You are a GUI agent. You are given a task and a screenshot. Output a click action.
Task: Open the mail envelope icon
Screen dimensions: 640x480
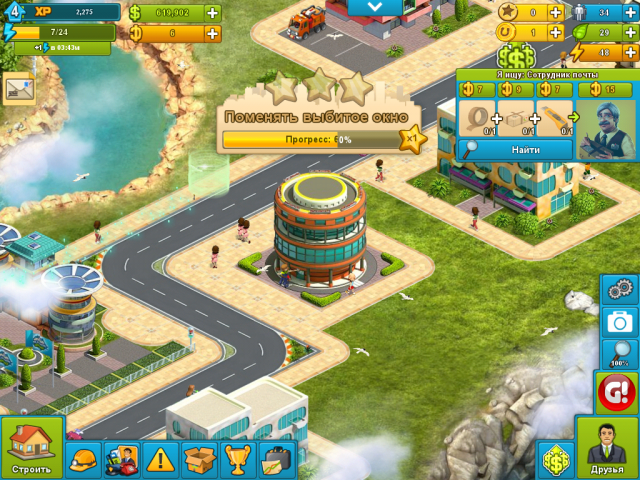(17, 89)
